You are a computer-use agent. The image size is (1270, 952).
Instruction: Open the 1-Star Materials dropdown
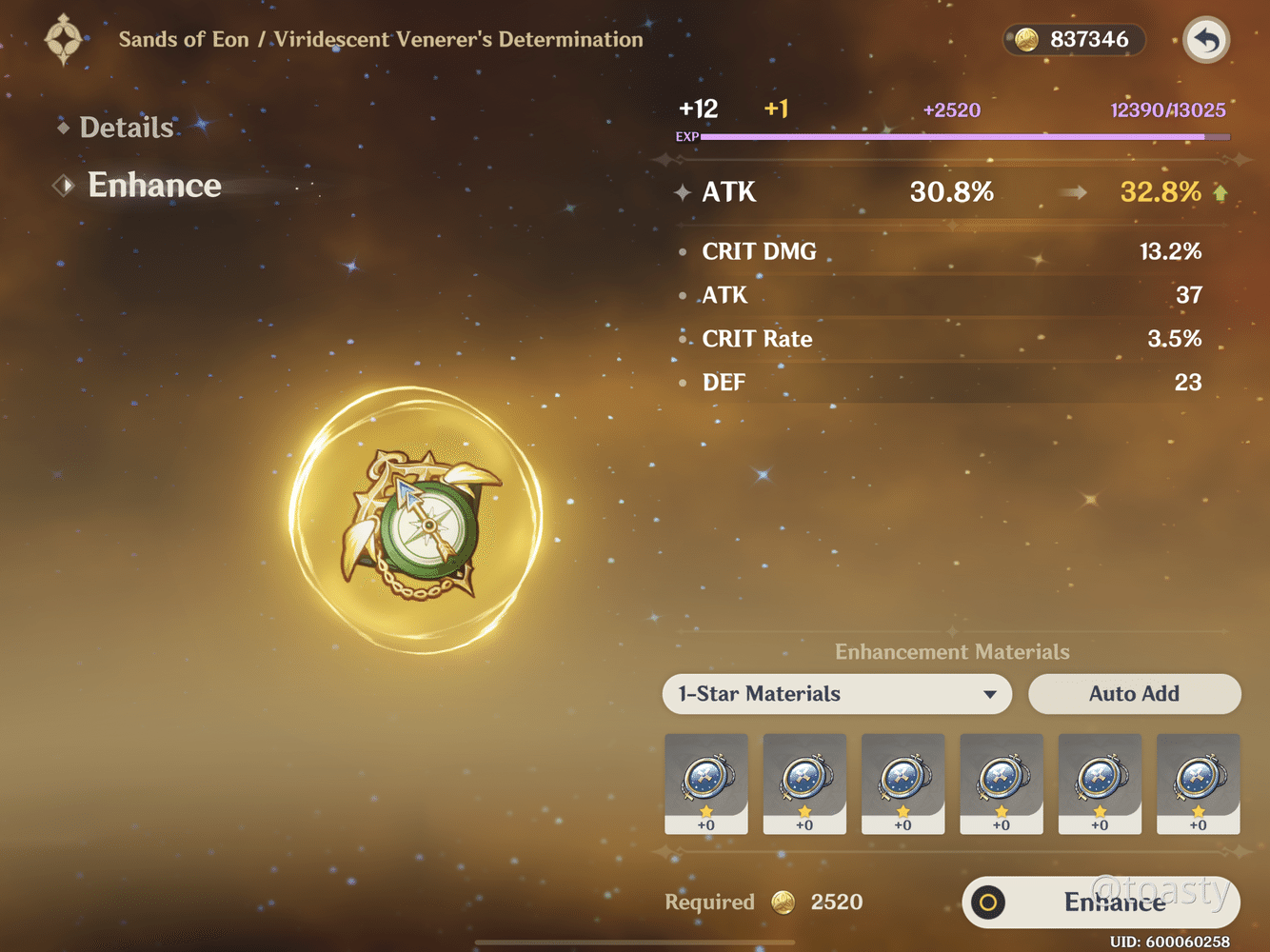(837, 694)
